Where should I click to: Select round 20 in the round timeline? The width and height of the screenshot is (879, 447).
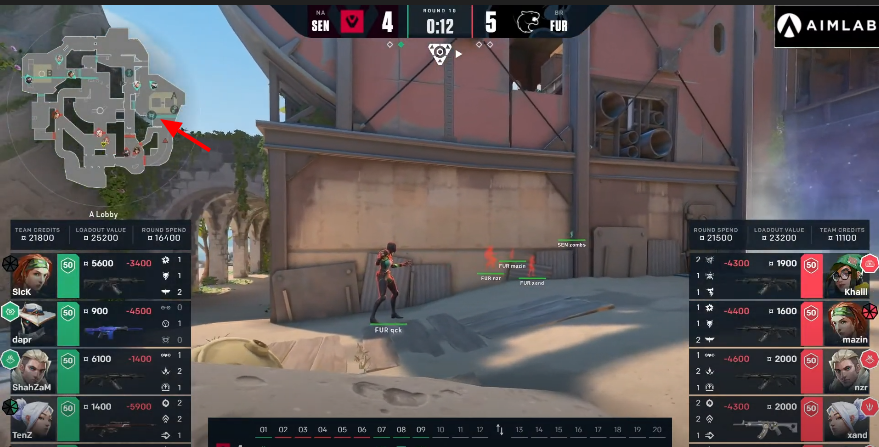pos(656,430)
